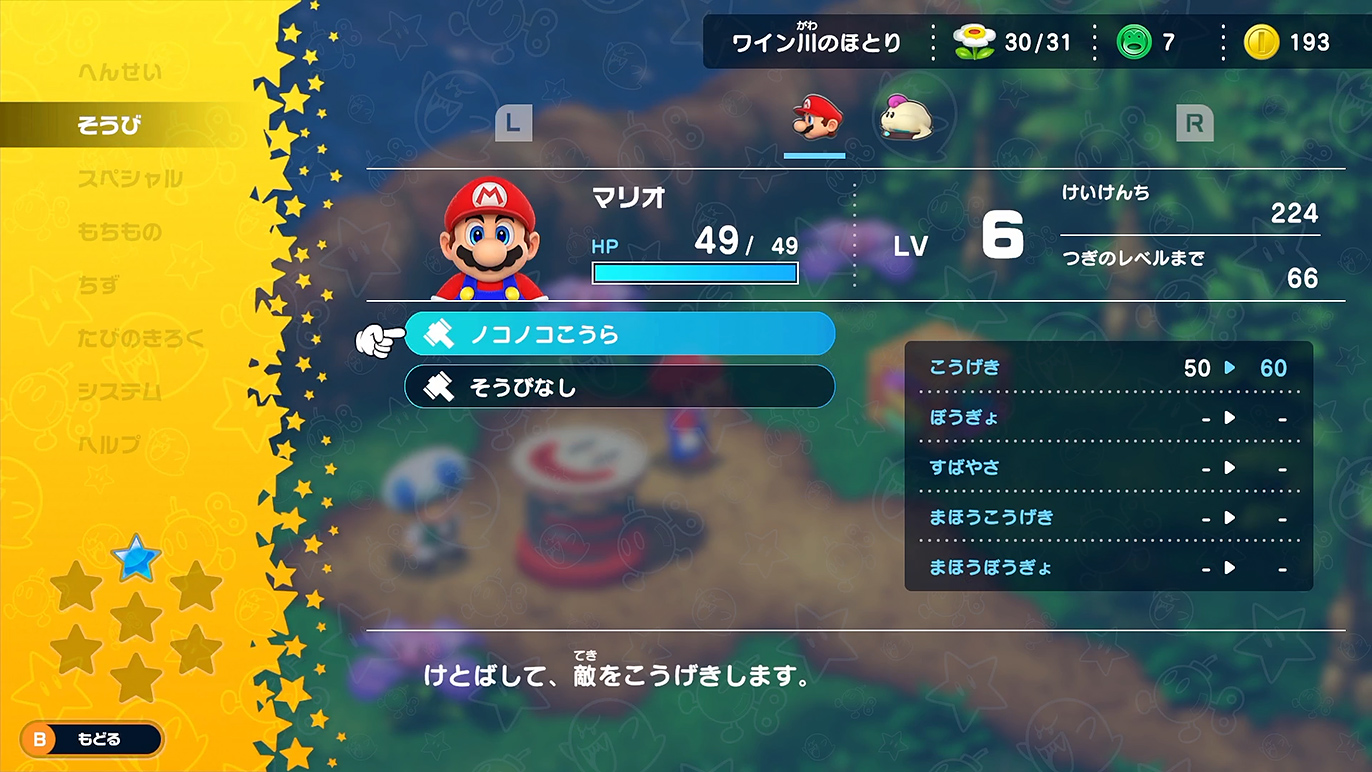The height and width of the screenshot is (772, 1372).
Task: Click Mario's blue HP bar
Action: 695,272
